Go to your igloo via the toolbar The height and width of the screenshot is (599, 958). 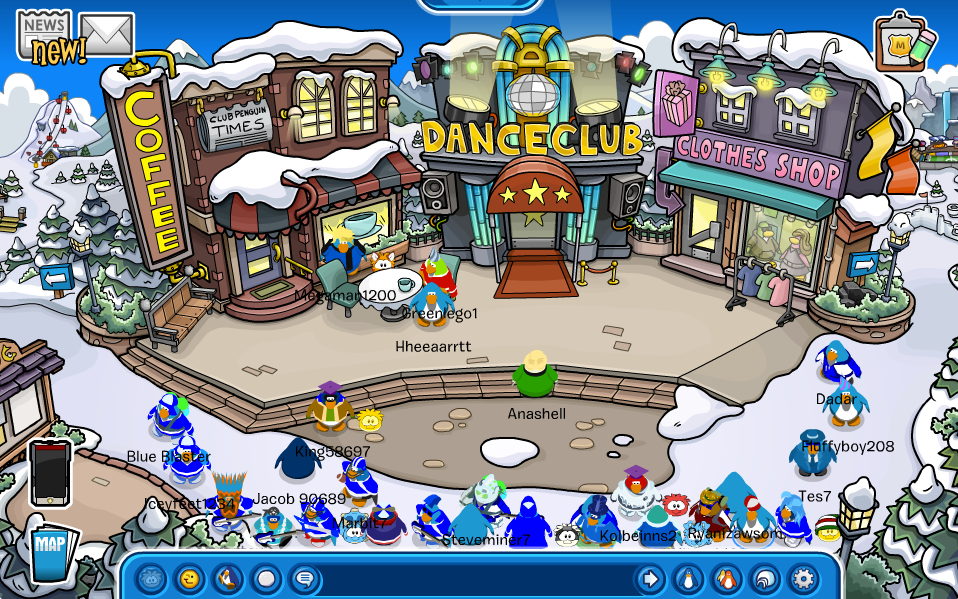click(765, 578)
